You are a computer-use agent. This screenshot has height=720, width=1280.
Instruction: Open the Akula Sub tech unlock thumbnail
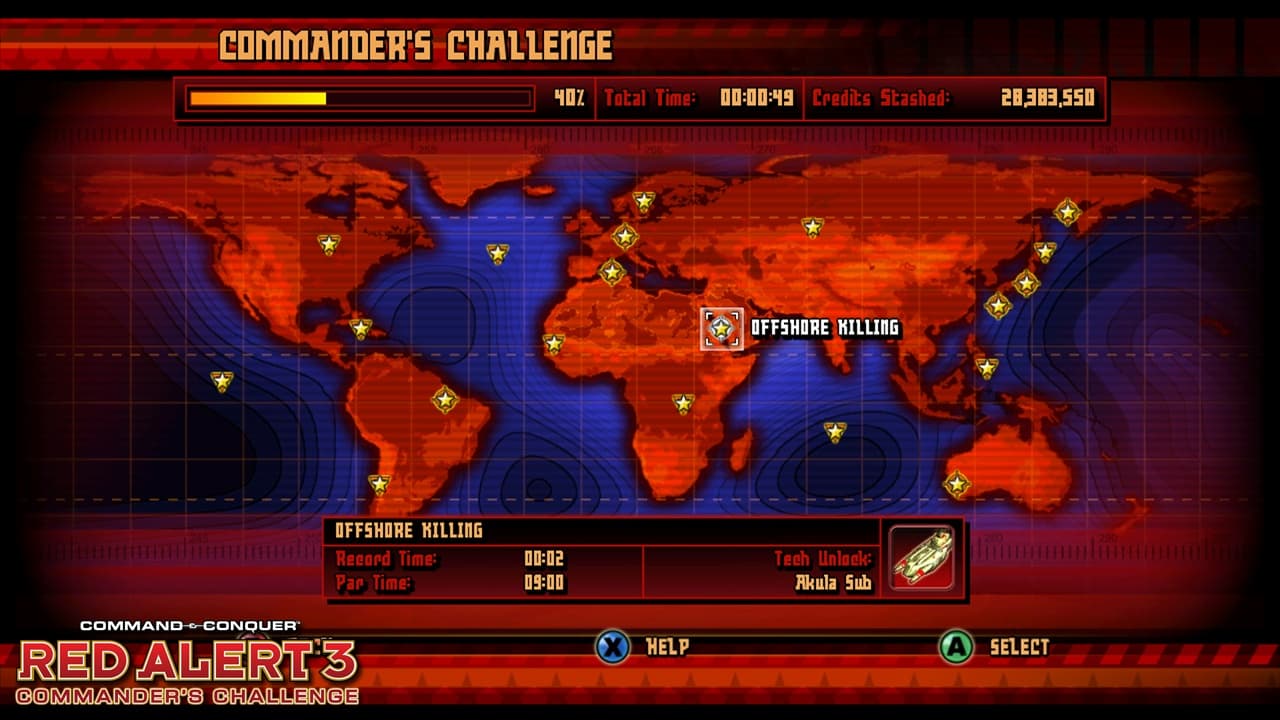click(920, 560)
